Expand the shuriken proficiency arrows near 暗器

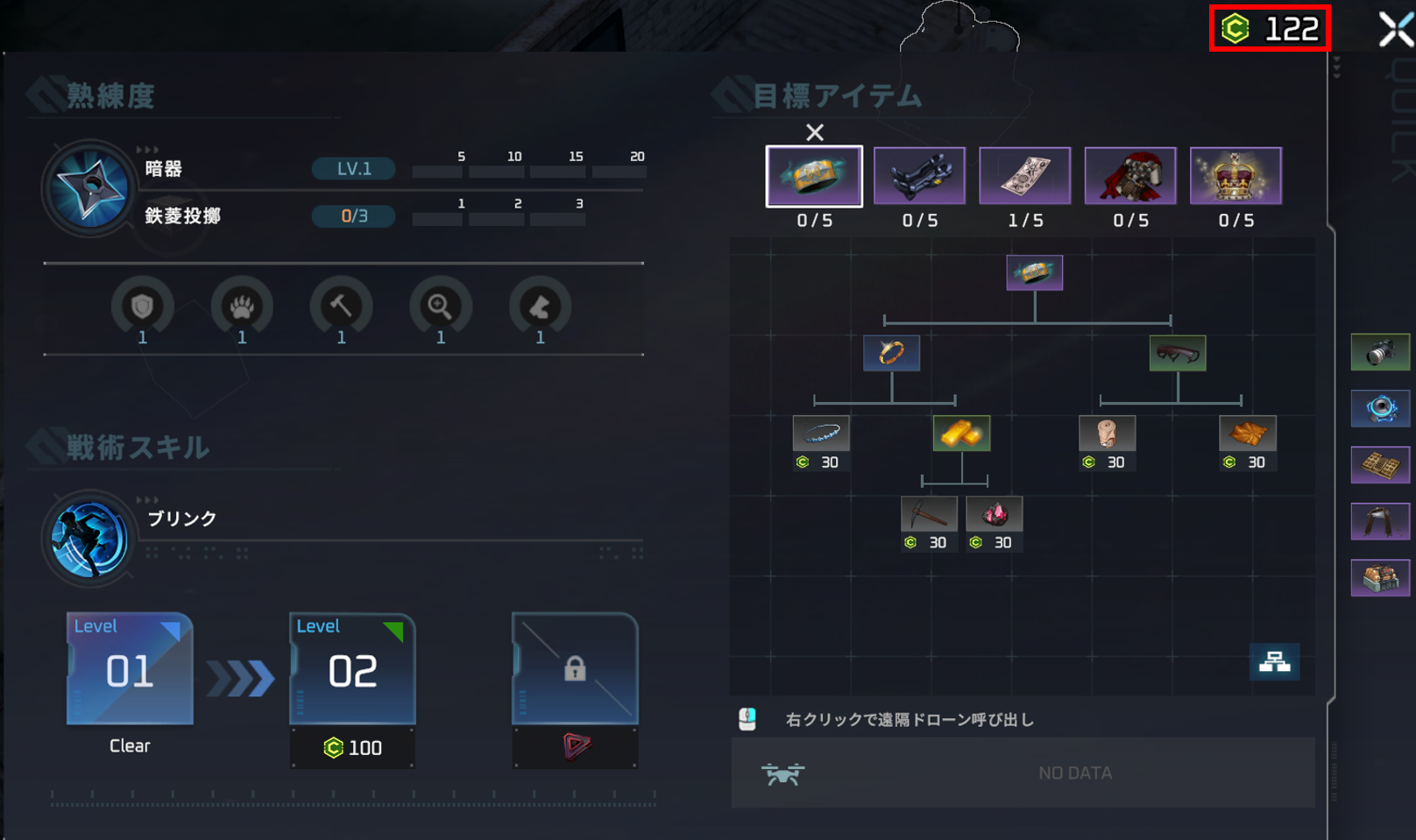[153, 149]
